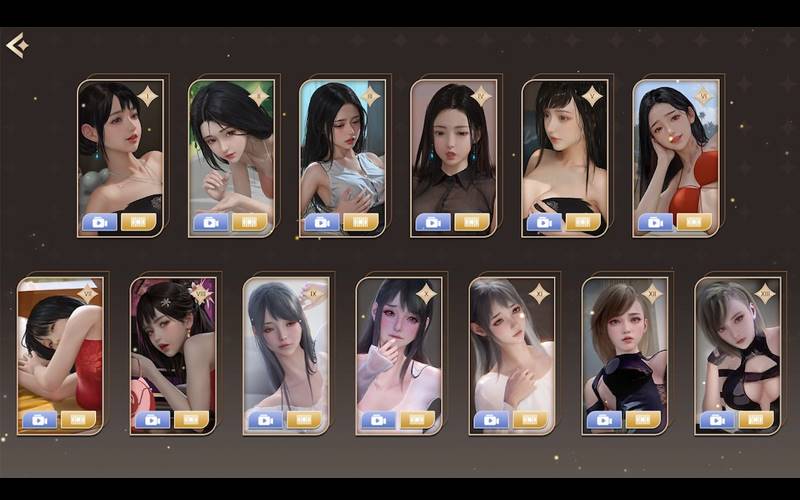Open the gold image button on card IV
This screenshot has width=800, height=500.
point(471,222)
